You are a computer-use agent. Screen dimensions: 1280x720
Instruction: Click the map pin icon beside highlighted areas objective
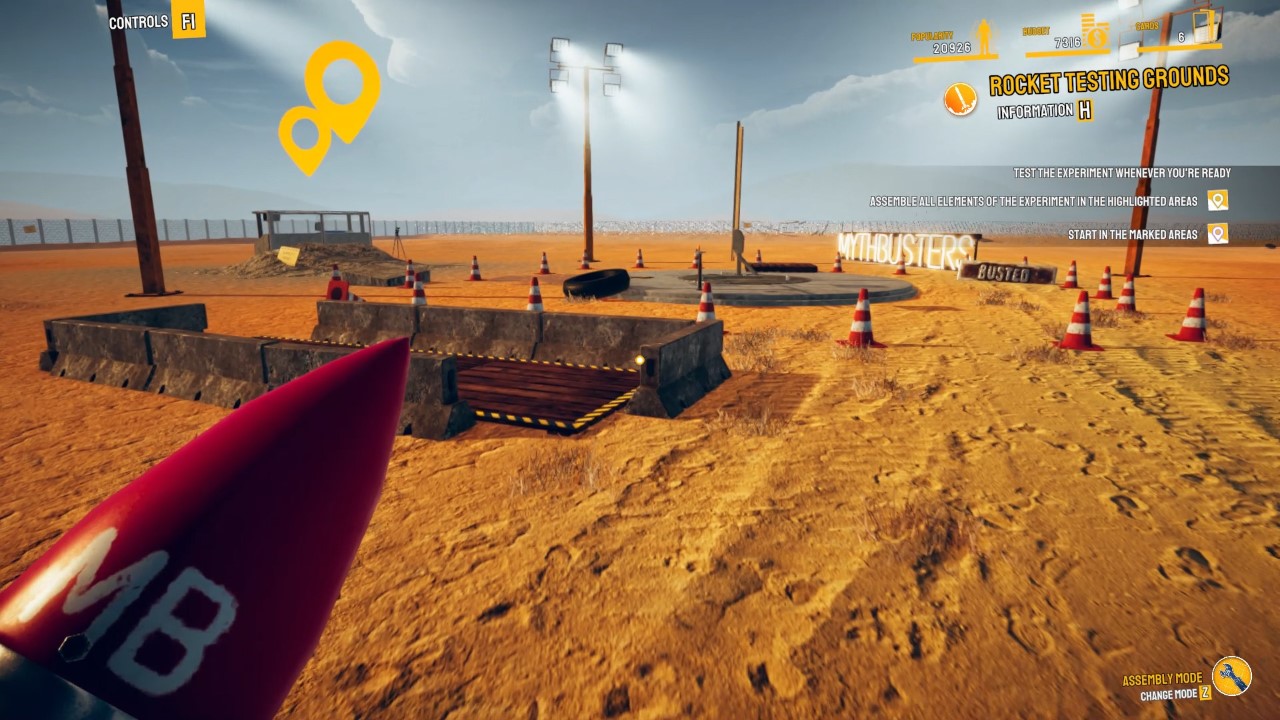pos(1216,201)
